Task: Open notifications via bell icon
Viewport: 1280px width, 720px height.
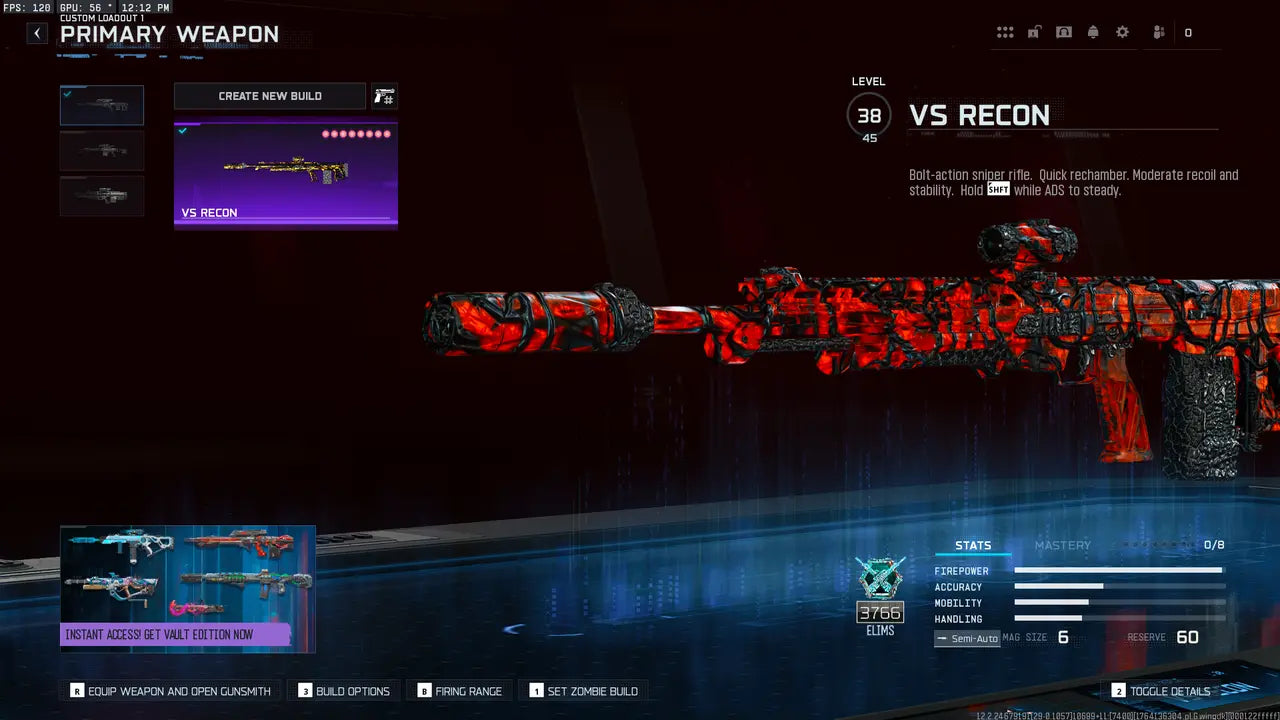Action: (x=1093, y=32)
